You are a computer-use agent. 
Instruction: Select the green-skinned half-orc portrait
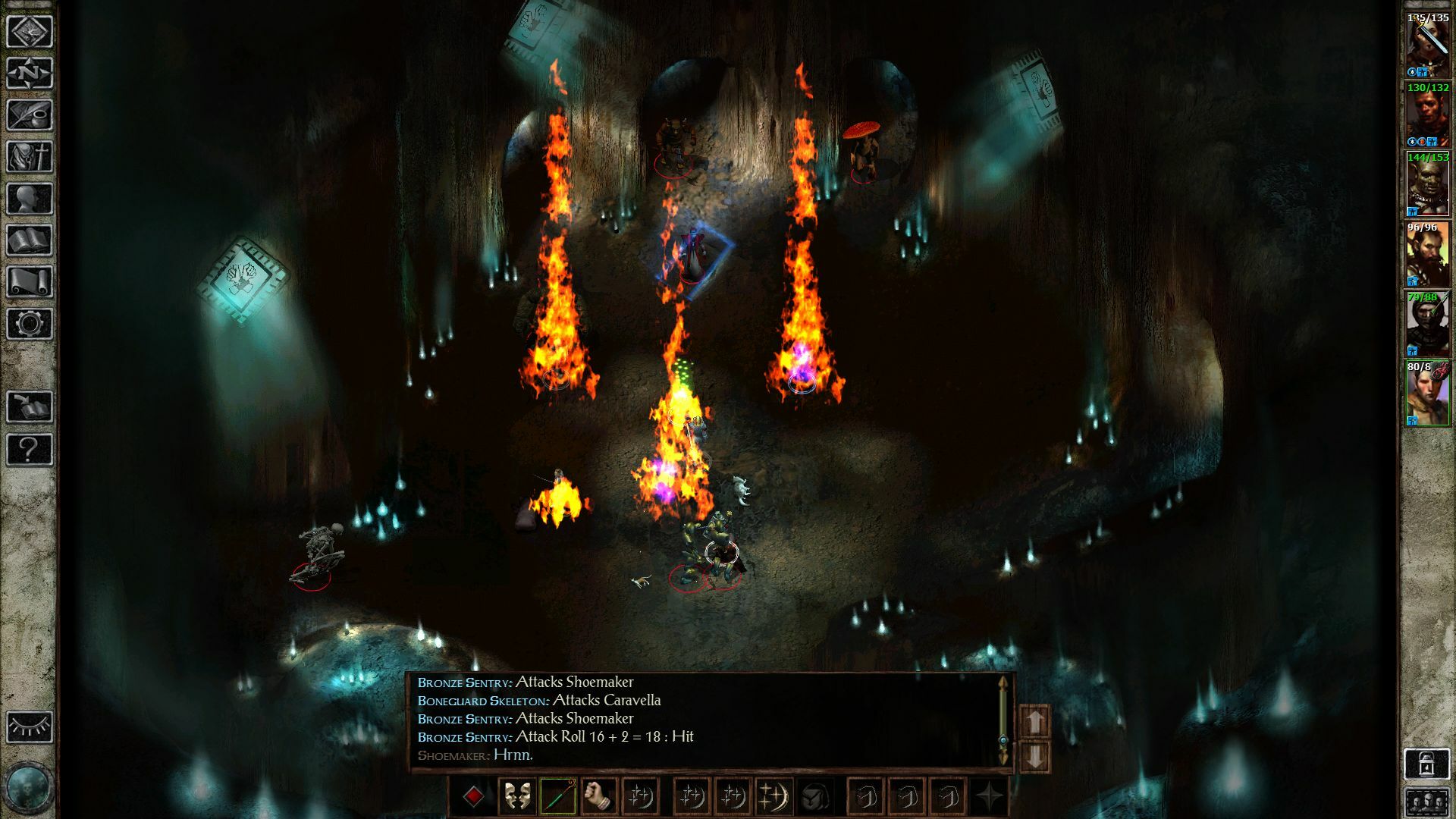1427,185
